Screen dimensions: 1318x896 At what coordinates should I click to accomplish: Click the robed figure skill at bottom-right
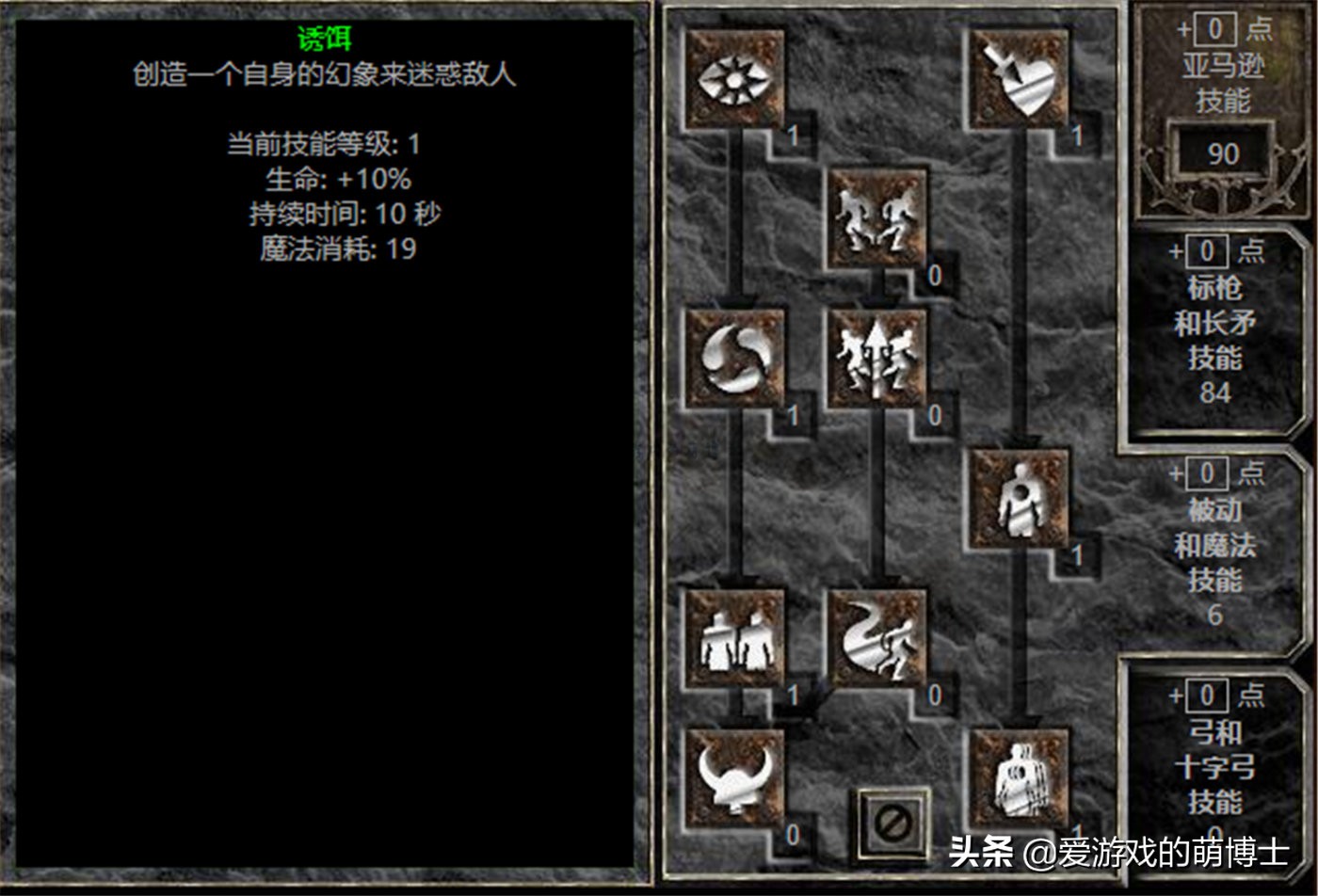point(1020,779)
